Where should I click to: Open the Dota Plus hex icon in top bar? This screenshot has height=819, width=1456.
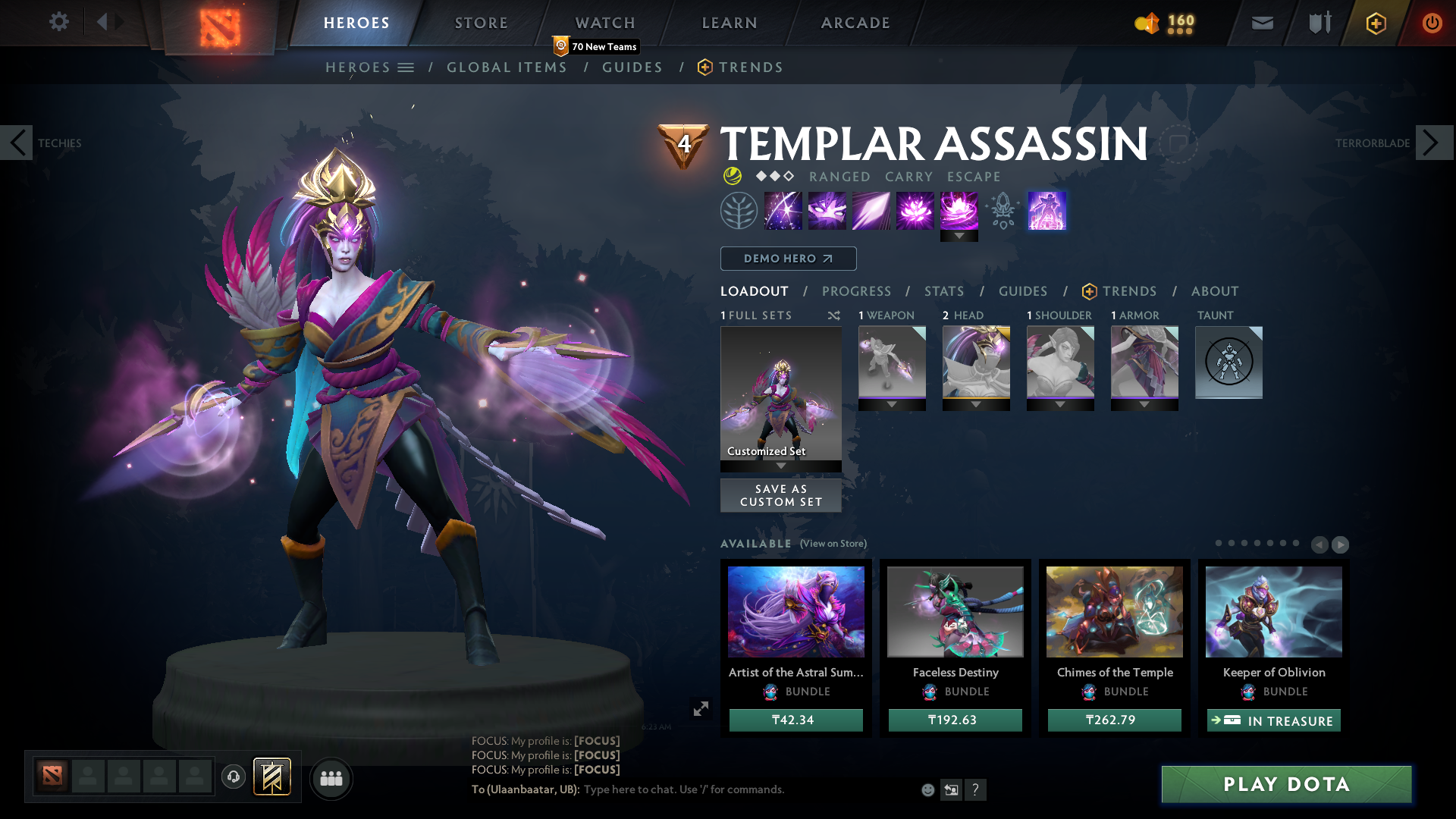1375,23
